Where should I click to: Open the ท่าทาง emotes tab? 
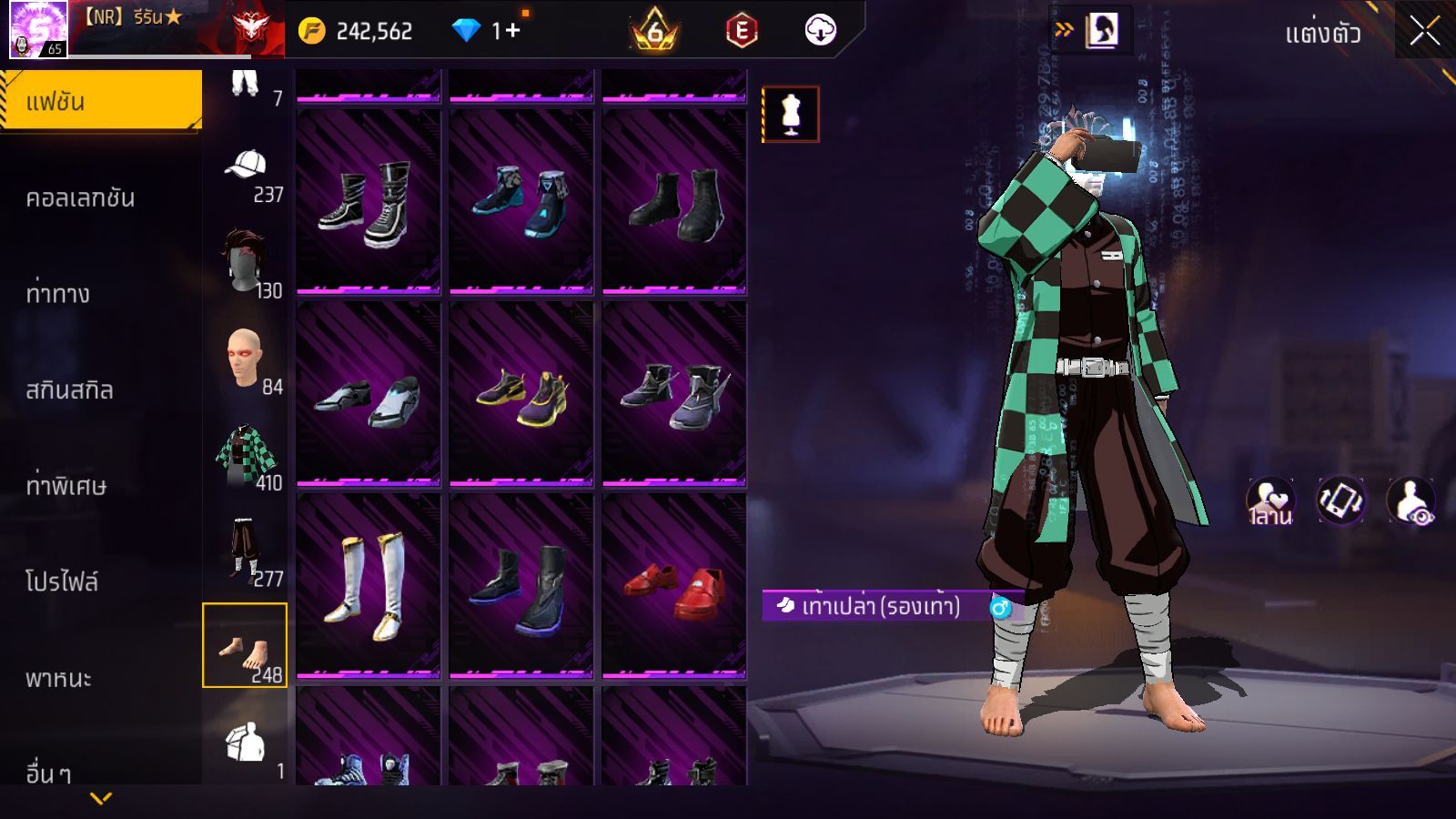[x=58, y=294]
